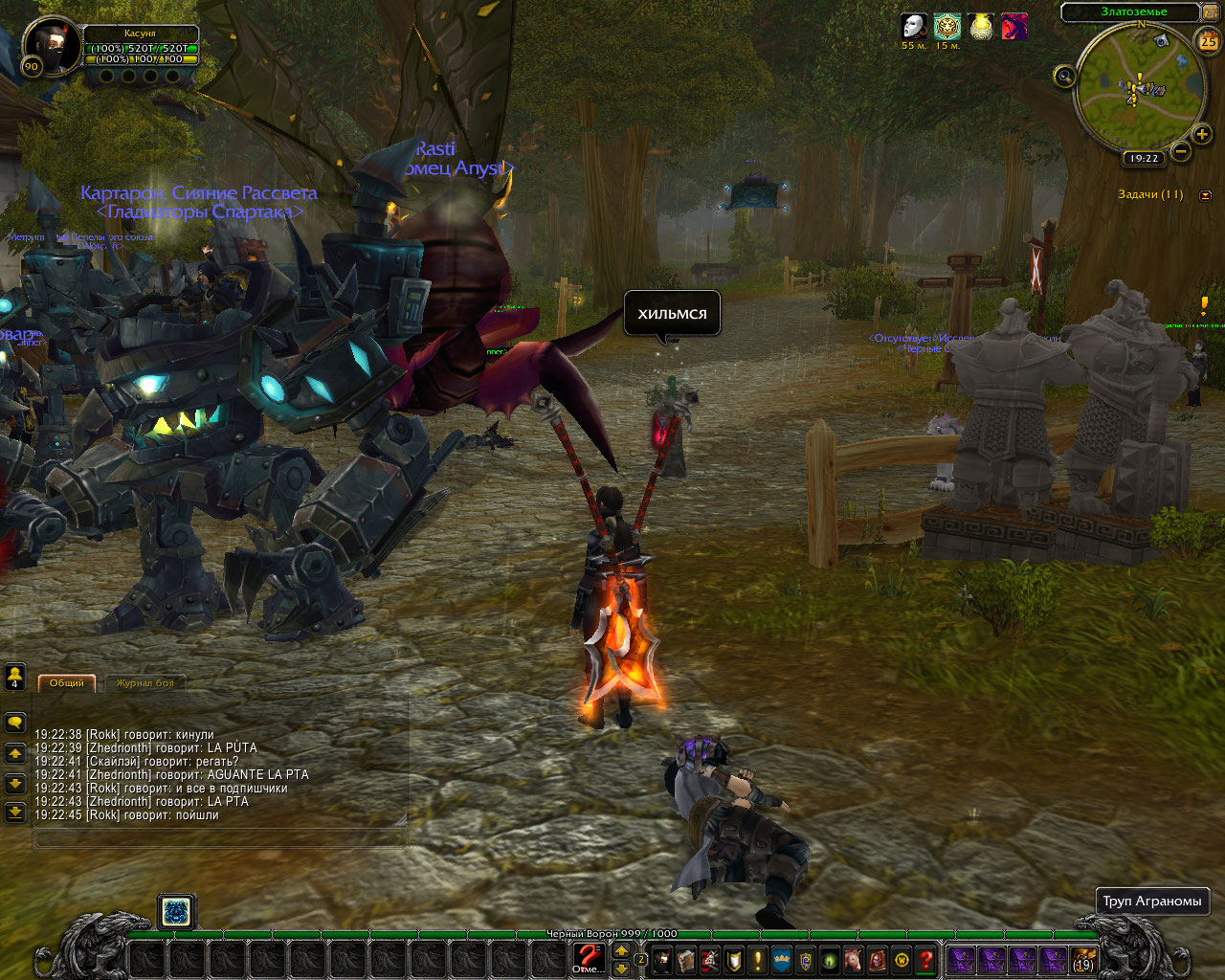This screenshot has width=1225, height=980.
Task: Click the Труп Аграномы tooltip label
Action: point(1151,902)
